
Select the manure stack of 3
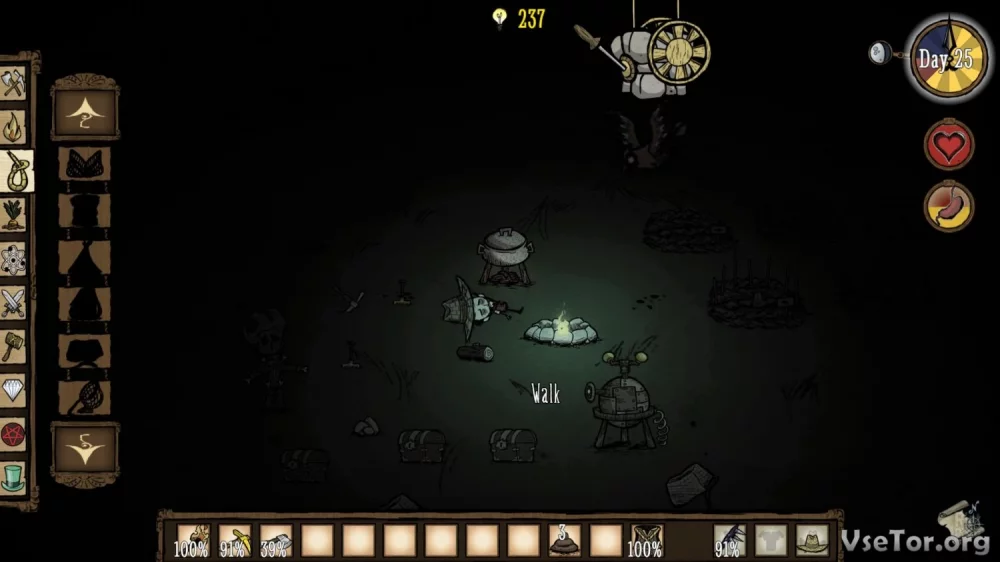click(x=563, y=541)
